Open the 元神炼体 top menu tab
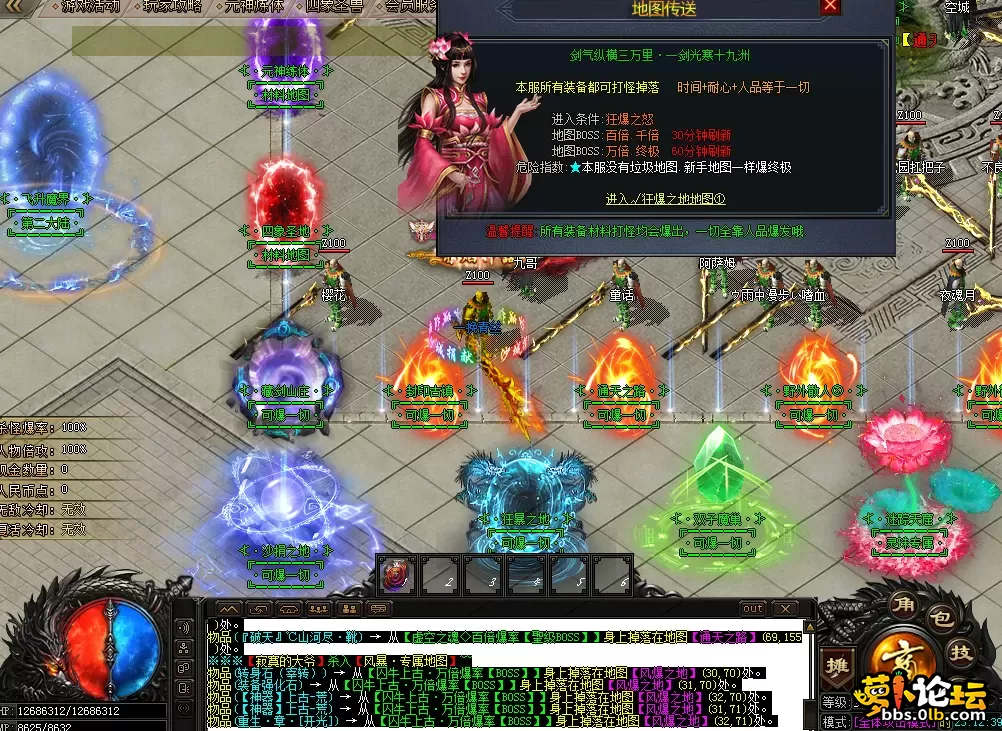The image size is (1002, 731). pyautogui.click(x=256, y=6)
